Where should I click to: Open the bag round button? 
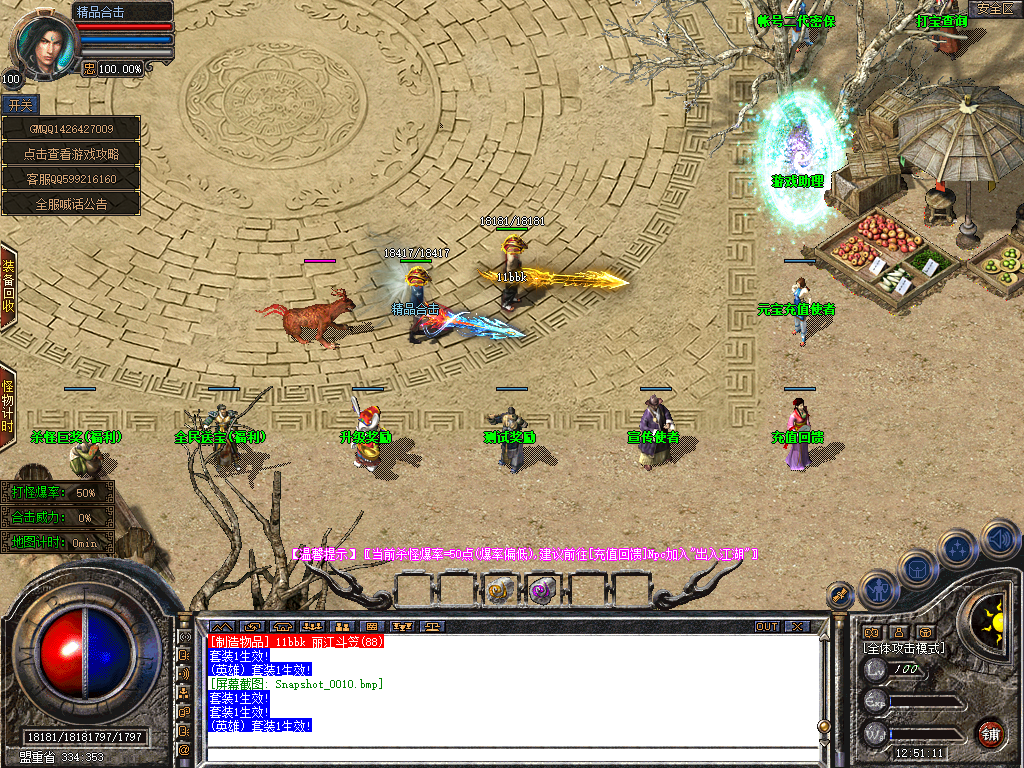tap(918, 568)
